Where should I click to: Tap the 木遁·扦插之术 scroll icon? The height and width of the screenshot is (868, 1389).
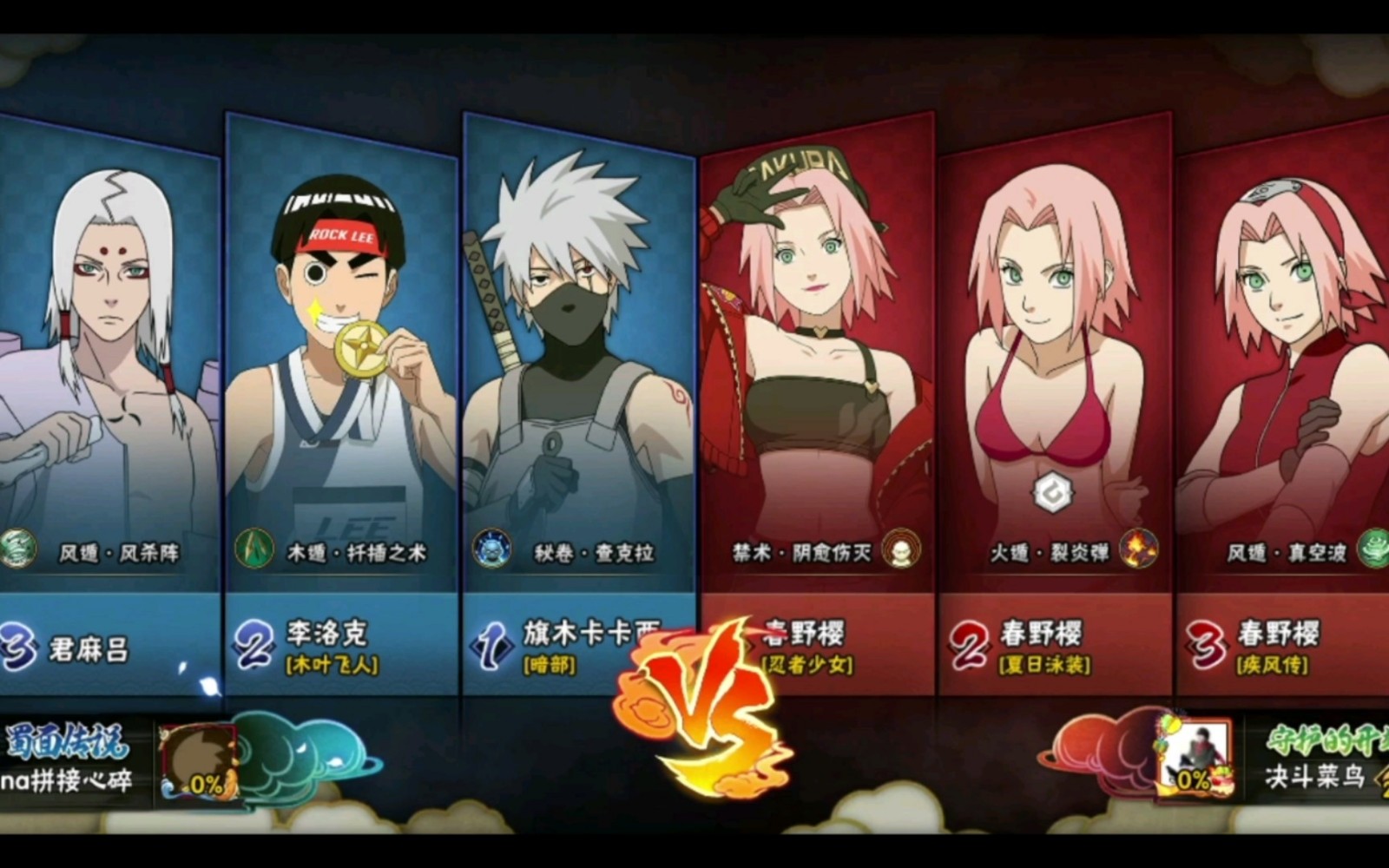[253, 549]
